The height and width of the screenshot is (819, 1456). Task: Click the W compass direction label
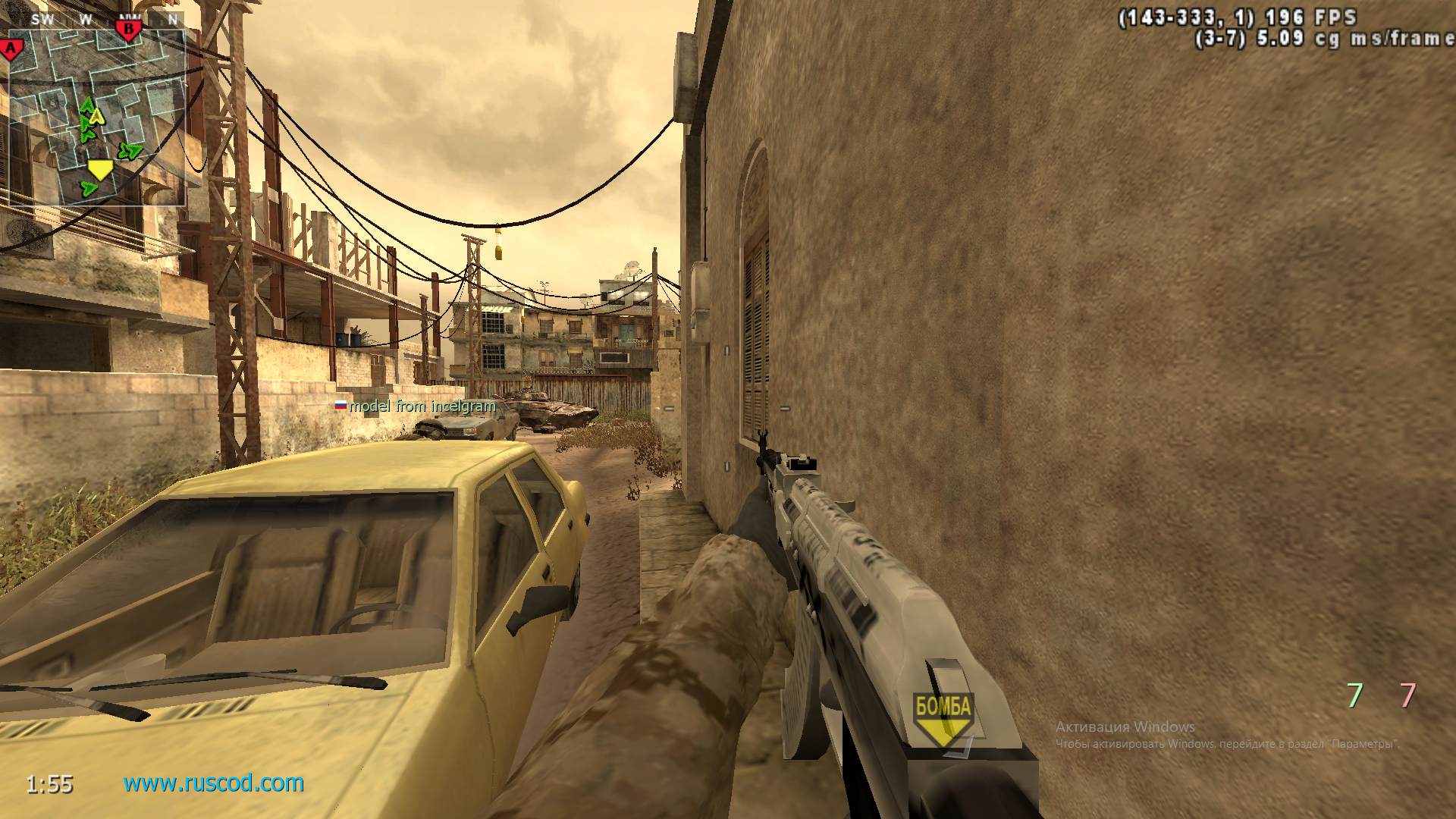click(86, 19)
